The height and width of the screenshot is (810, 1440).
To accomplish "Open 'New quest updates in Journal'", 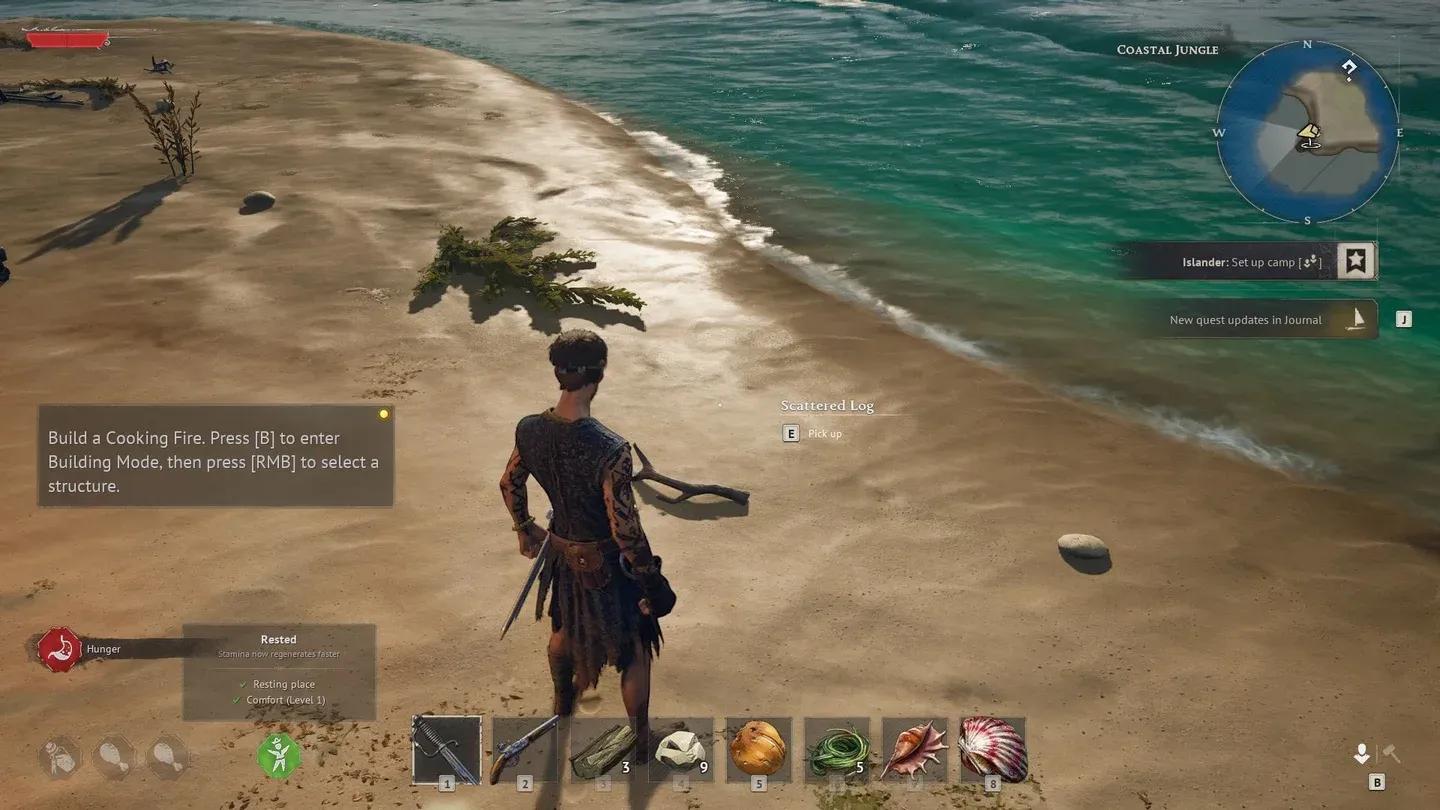I will point(1245,319).
